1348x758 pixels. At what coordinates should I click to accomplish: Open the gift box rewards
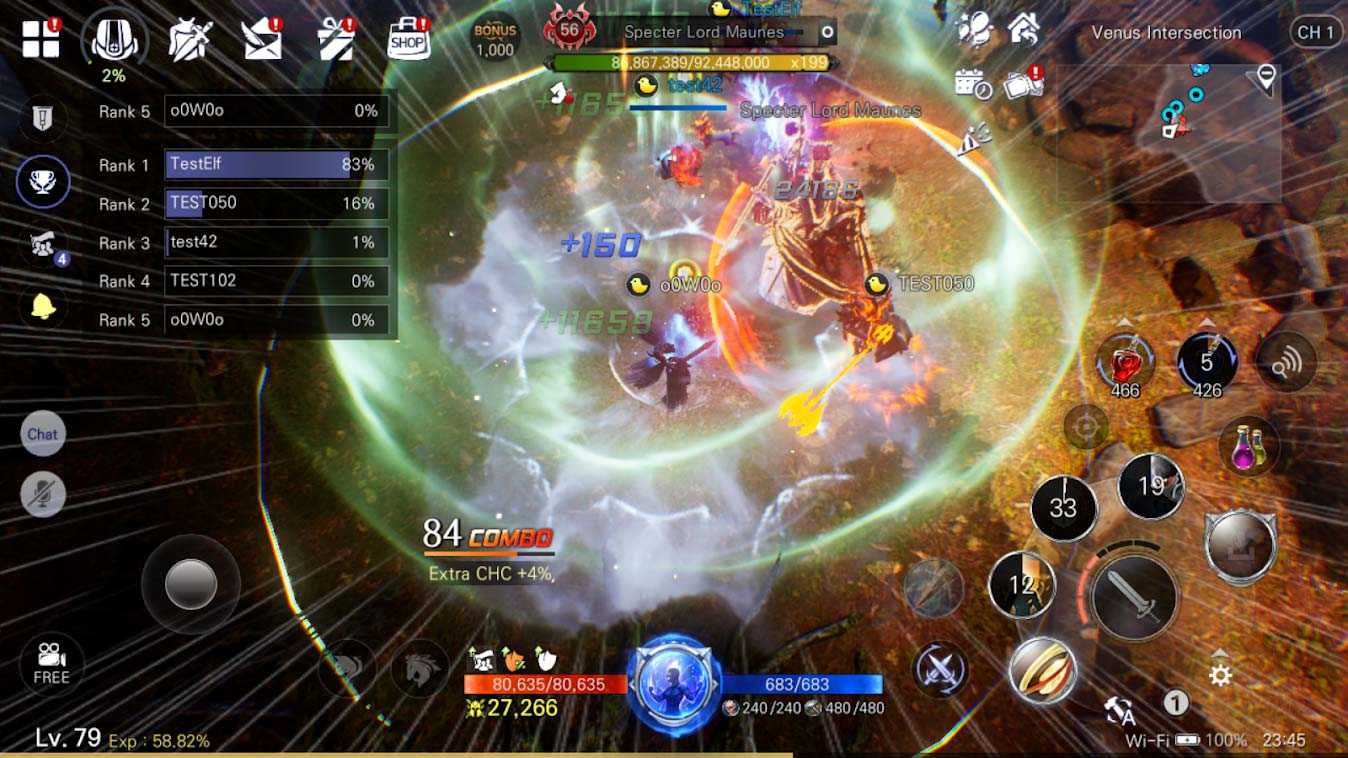336,40
